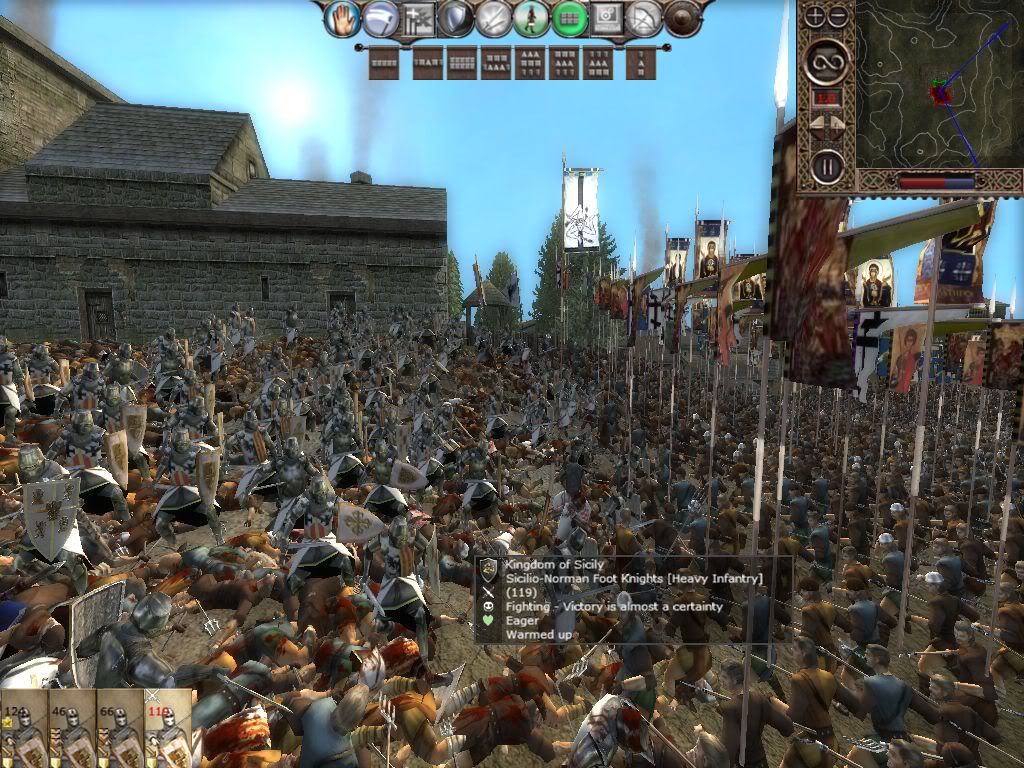Pause the battle
Viewport: 1024px width, 768px height.
[x=827, y=165]
